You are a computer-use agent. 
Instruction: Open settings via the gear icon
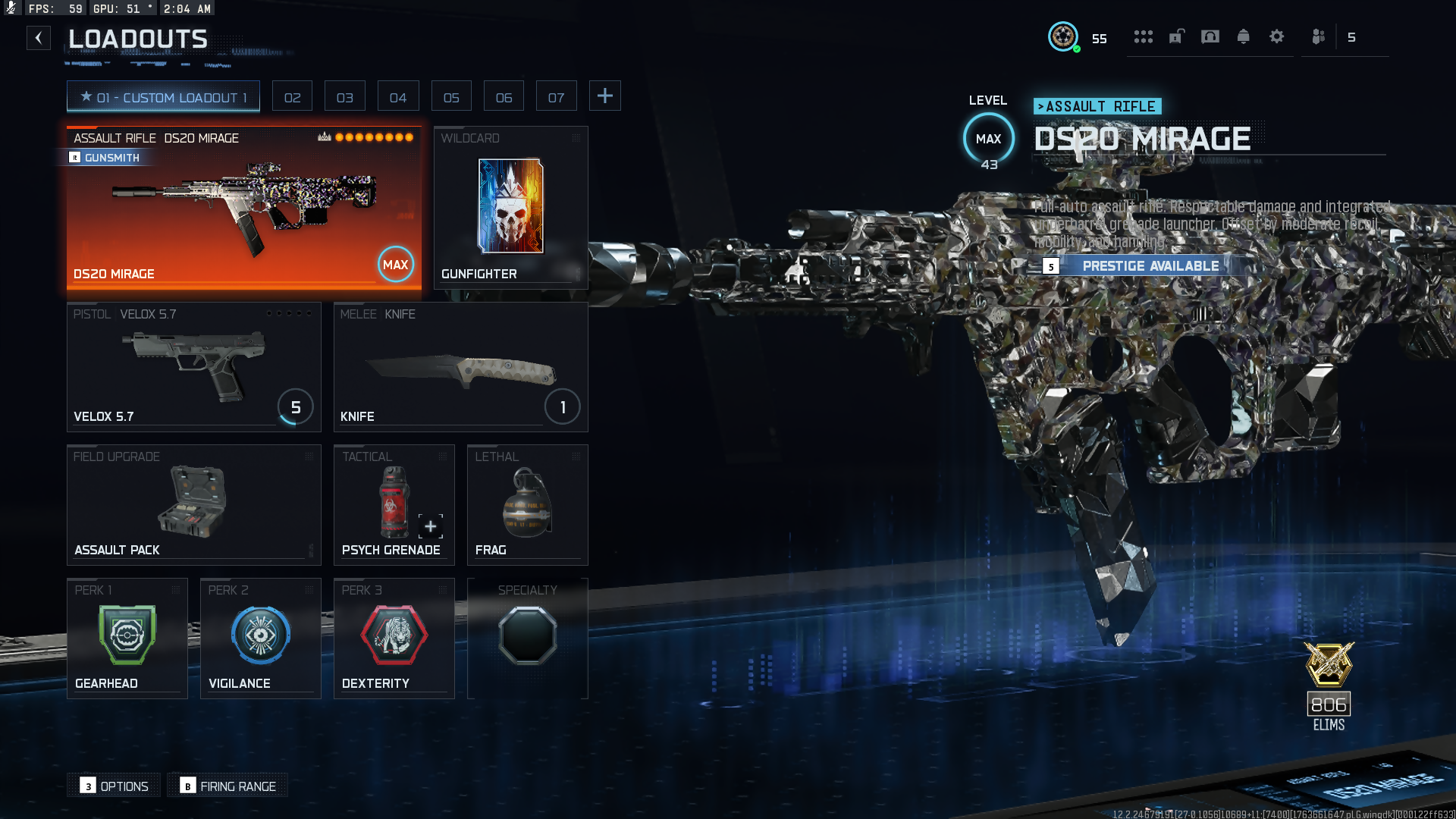(x=1276, y=37)
